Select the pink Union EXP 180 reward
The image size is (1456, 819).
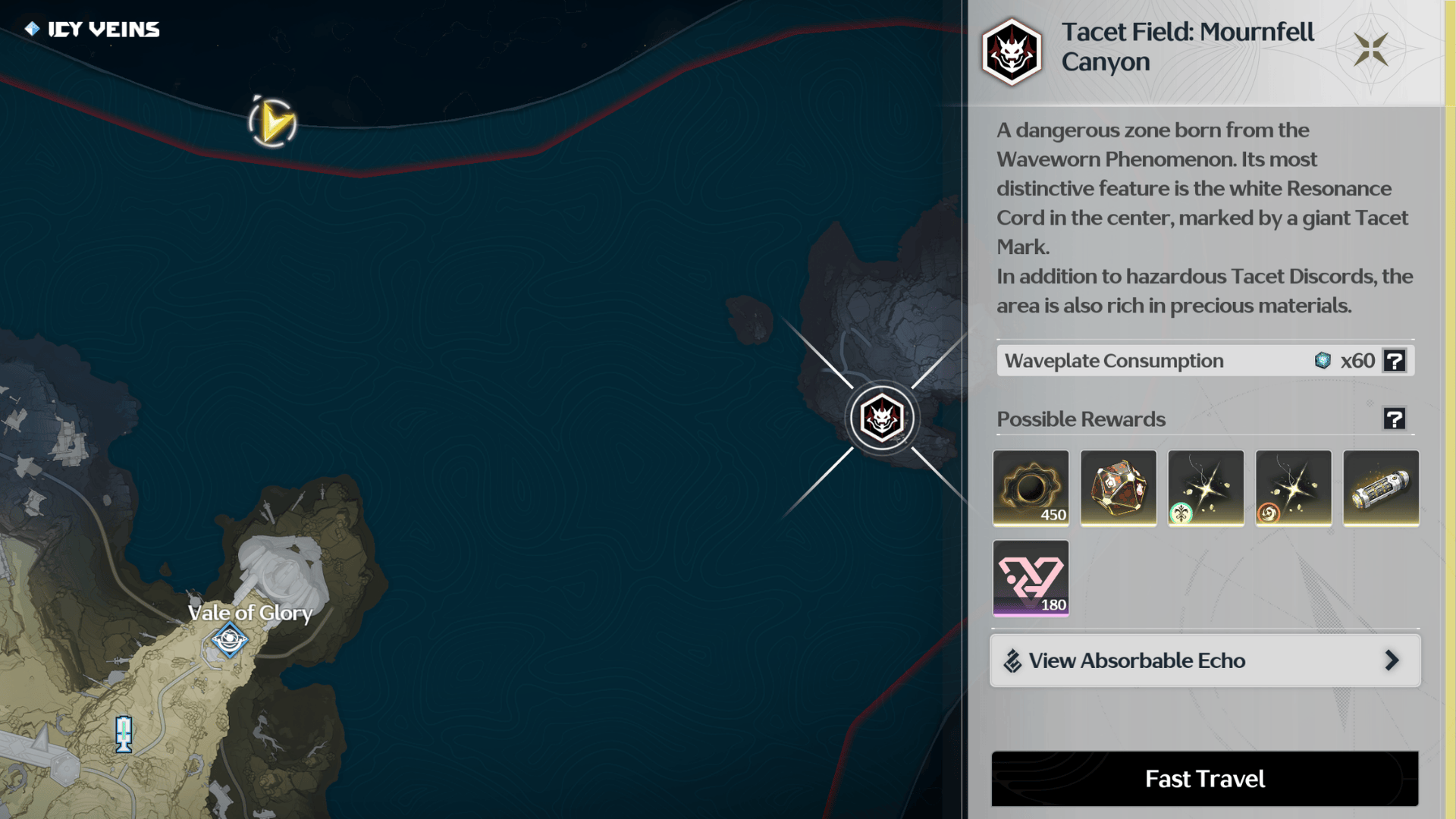[1031, 578]
